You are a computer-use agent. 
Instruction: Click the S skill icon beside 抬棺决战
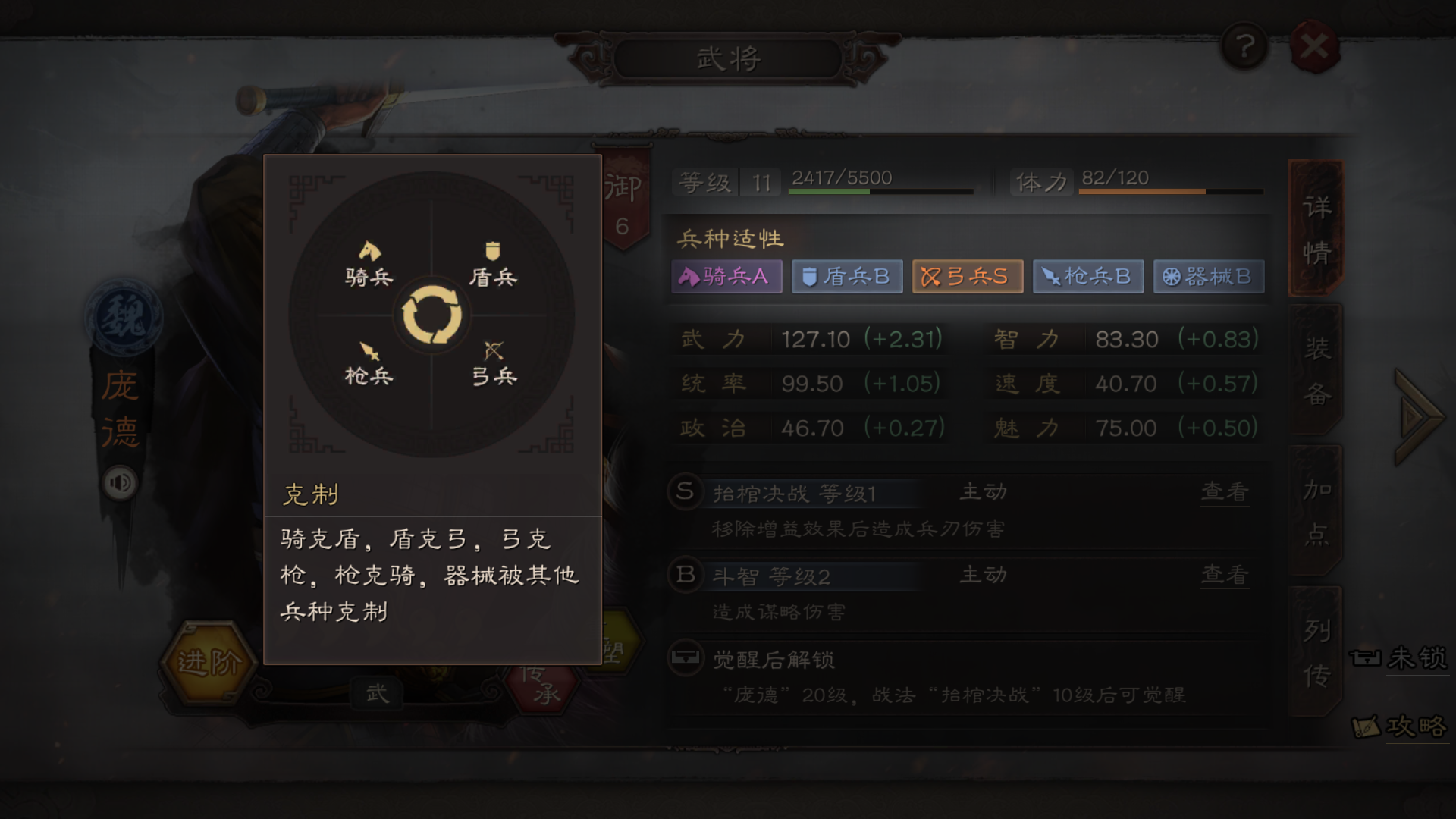pyautogui.click(x=685, y=492)
